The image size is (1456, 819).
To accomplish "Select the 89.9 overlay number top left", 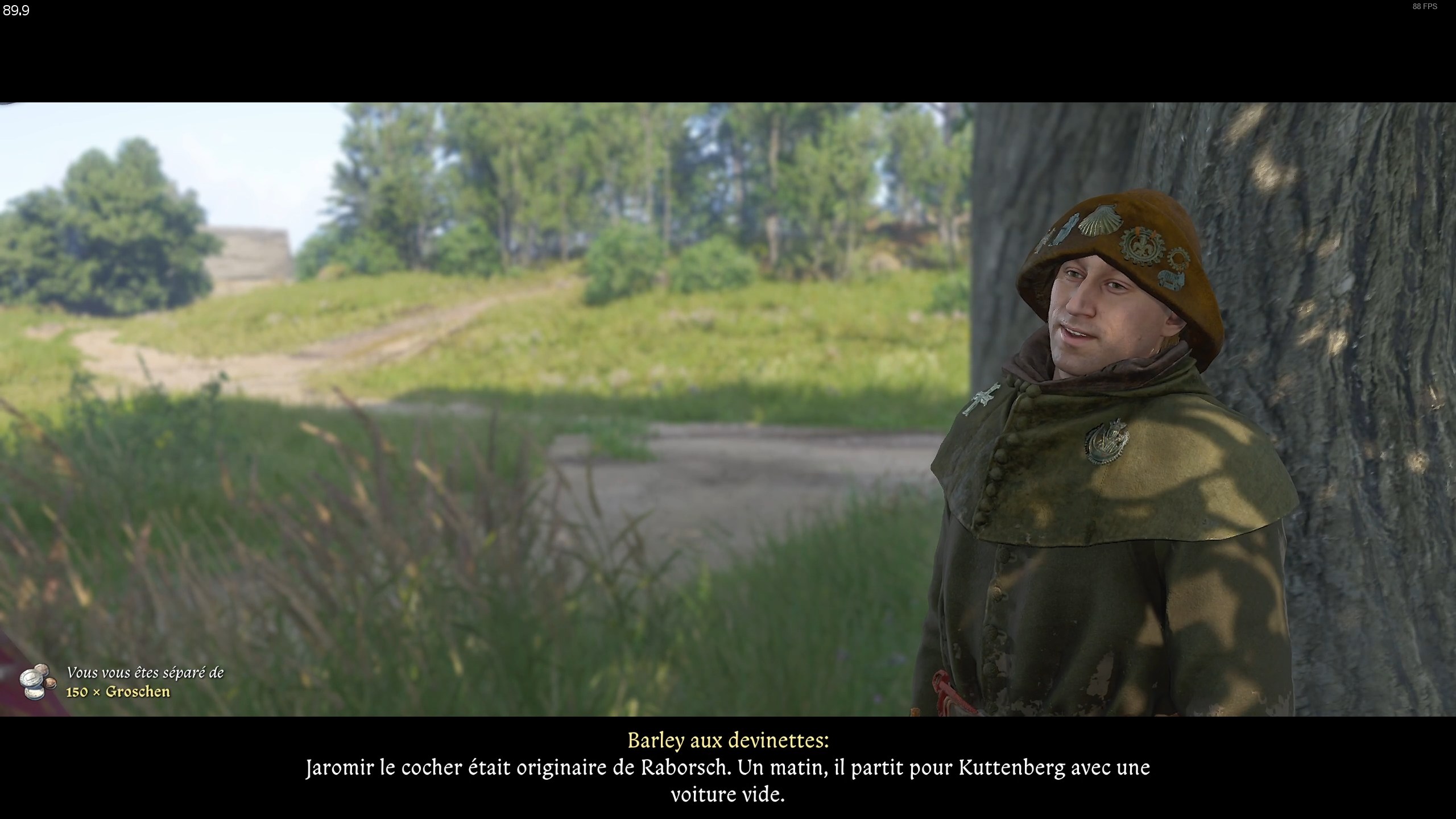I will (x=15, y=11).
